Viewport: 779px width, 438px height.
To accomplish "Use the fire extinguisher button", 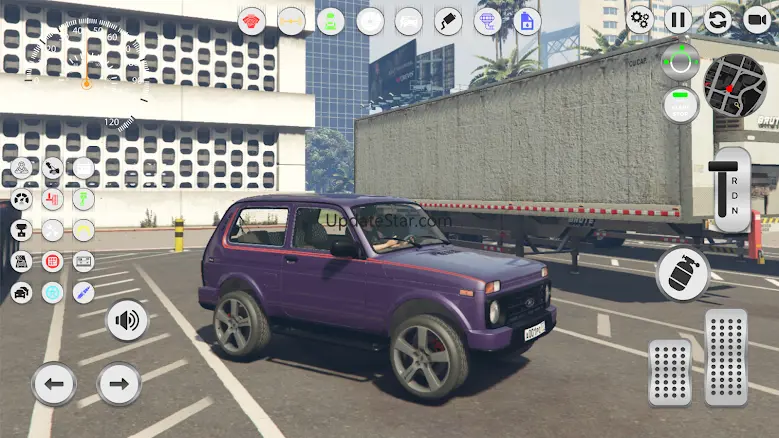I will (x=682, y=273).
